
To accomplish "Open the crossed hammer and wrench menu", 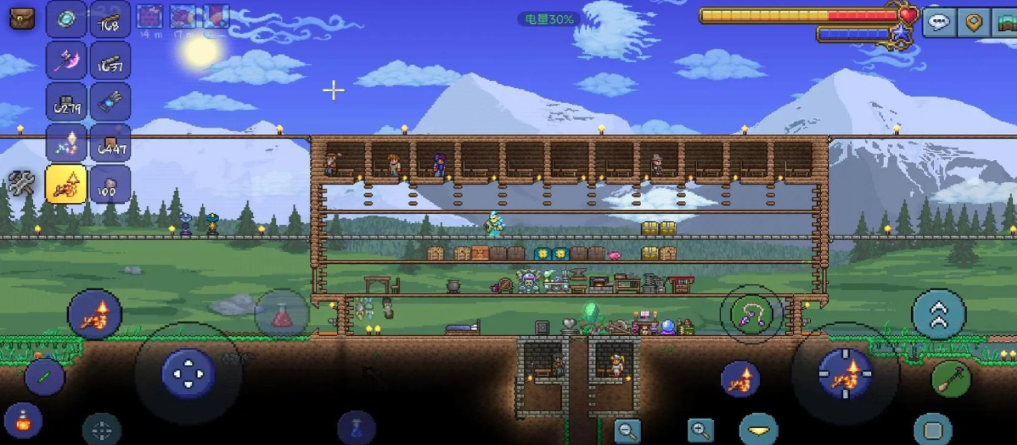I will (21, 185).
